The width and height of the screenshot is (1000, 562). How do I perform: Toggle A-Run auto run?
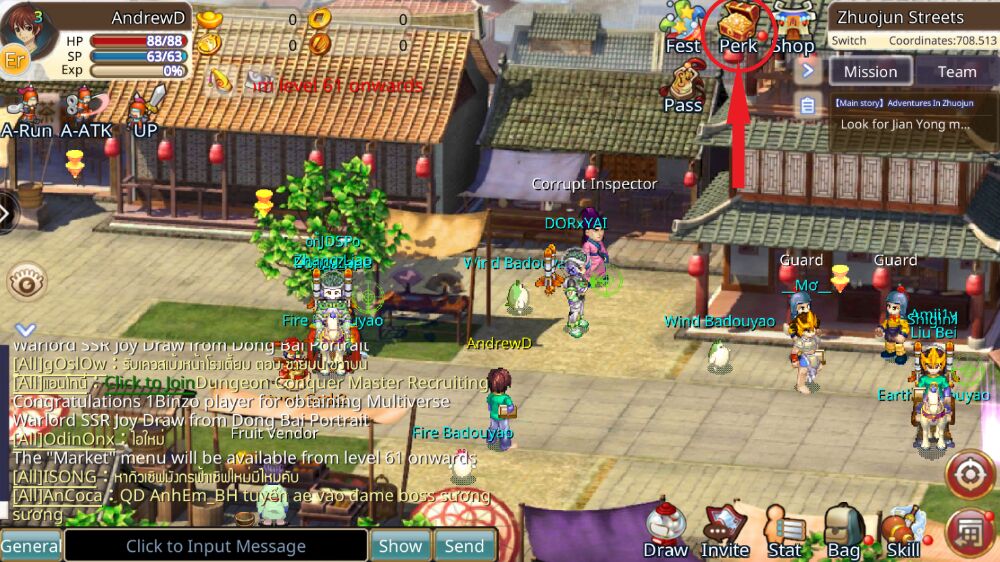click(26, 112)
